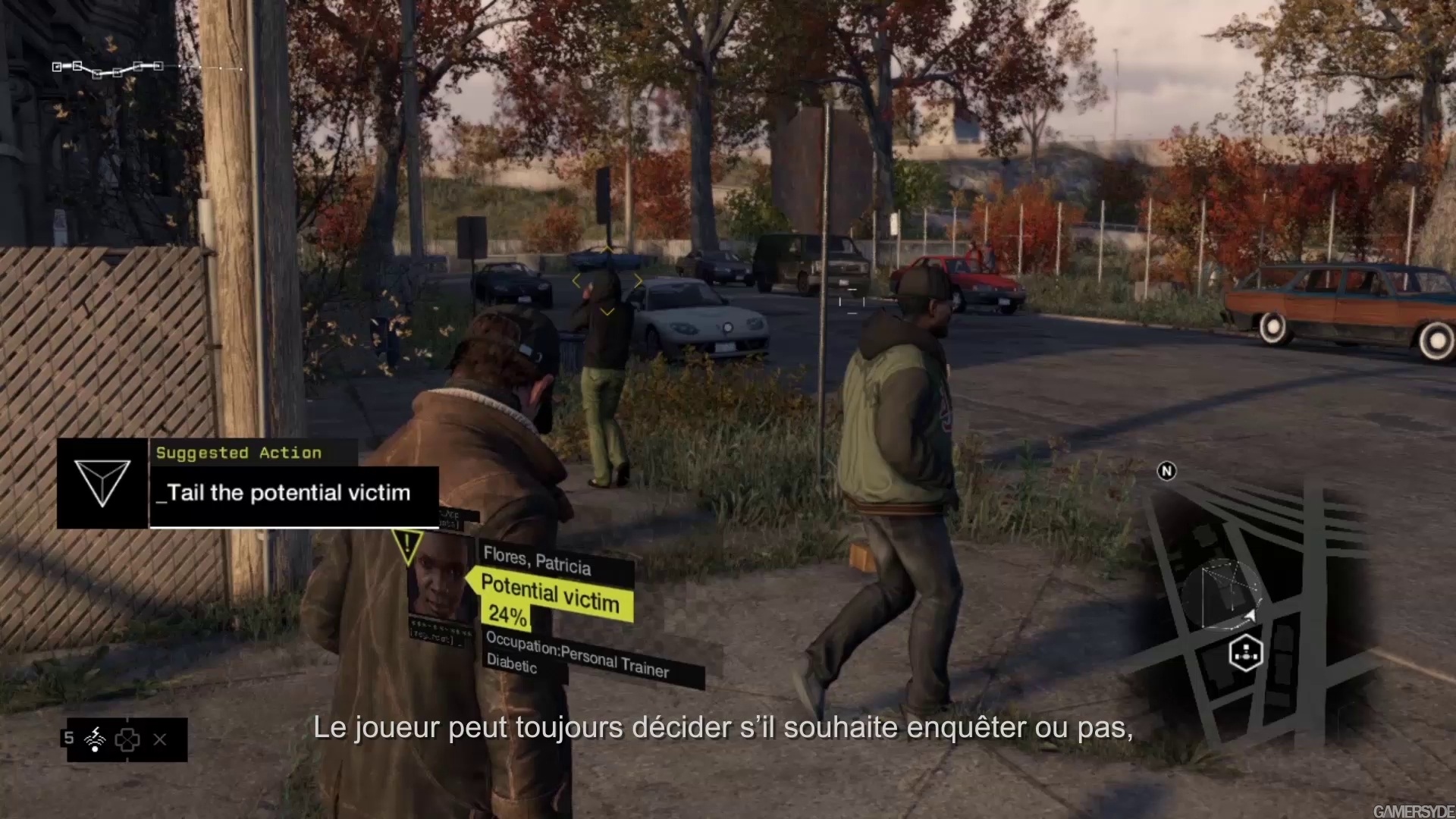Click the hexagon marker on the minimap
Image resolution: width=1456 pixels, height=819 pixels.
tap(1245, 652)
